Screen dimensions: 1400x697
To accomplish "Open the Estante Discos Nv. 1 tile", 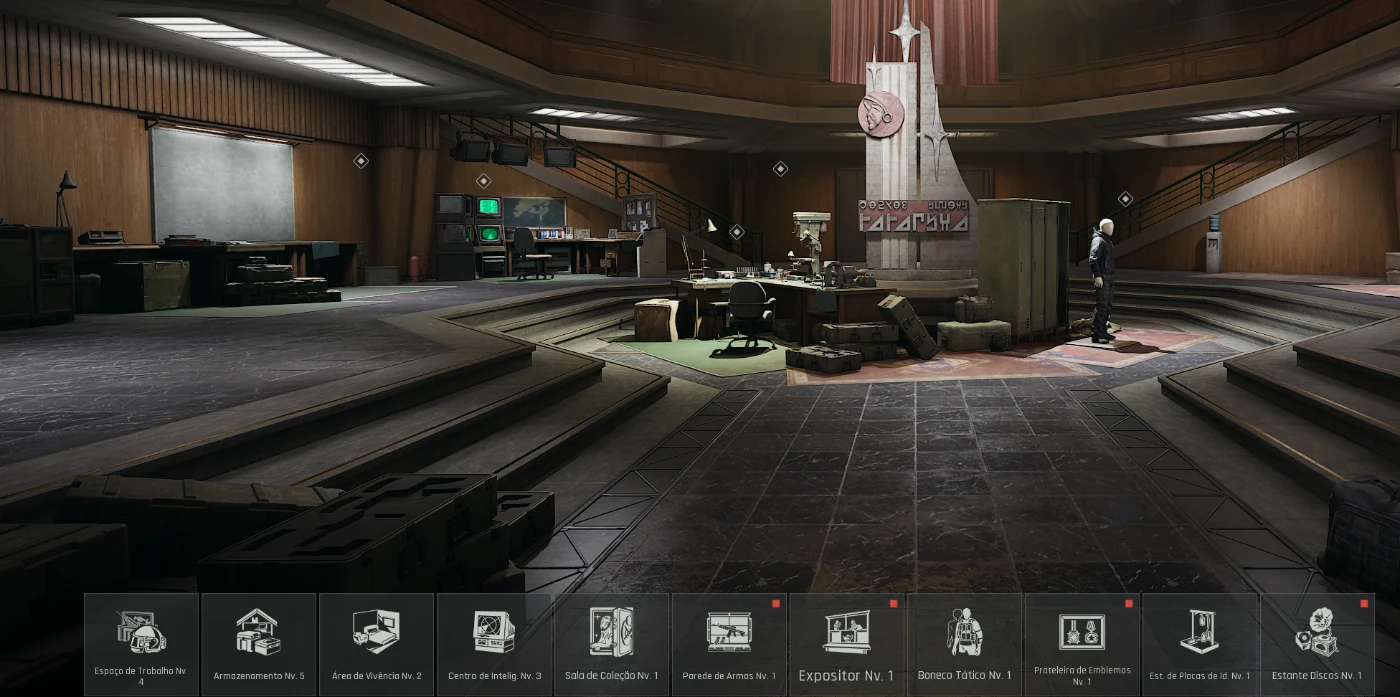I will (1317, 643).
